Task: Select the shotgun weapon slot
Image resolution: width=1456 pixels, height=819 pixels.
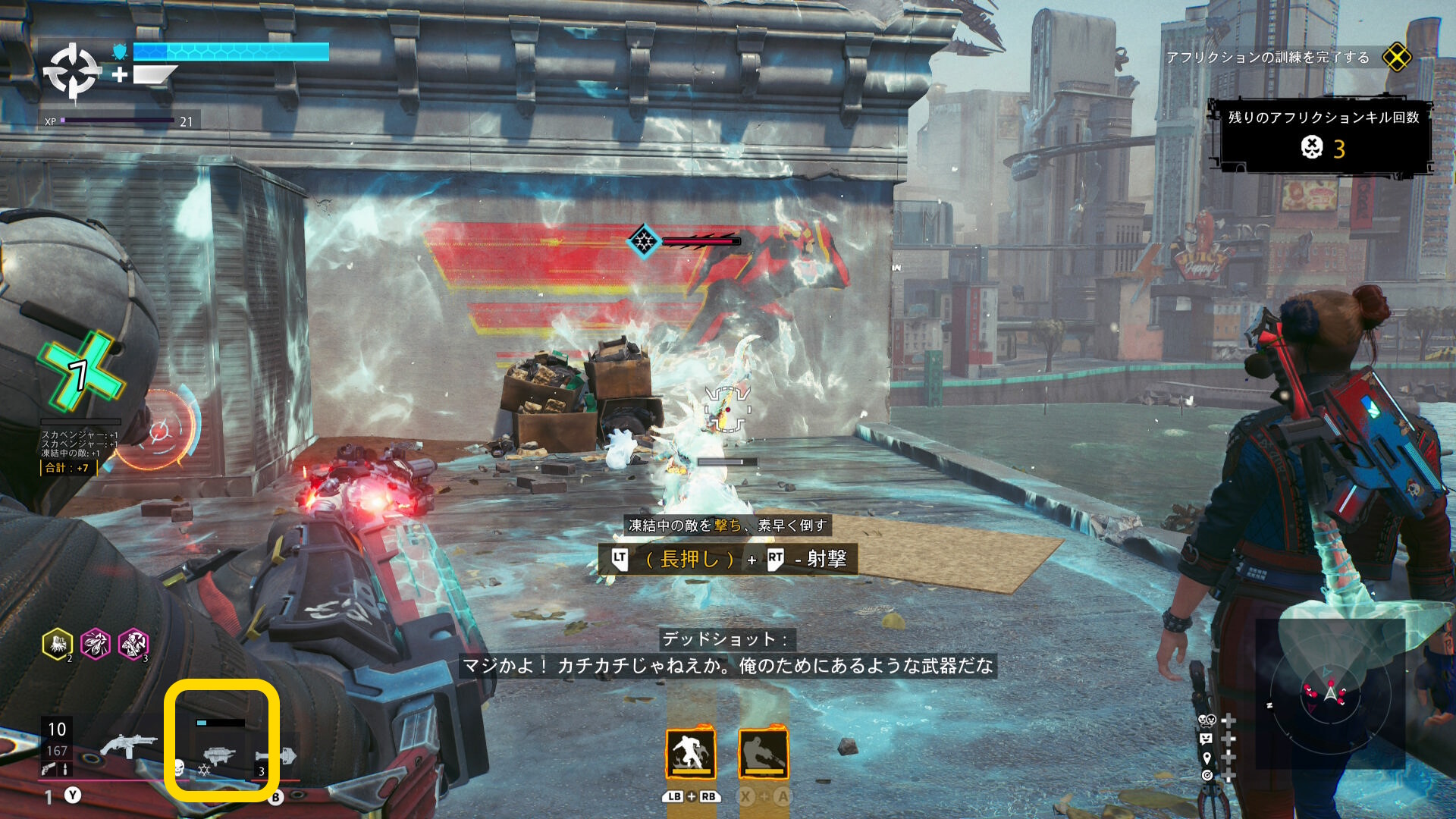Action: point(127,745)
